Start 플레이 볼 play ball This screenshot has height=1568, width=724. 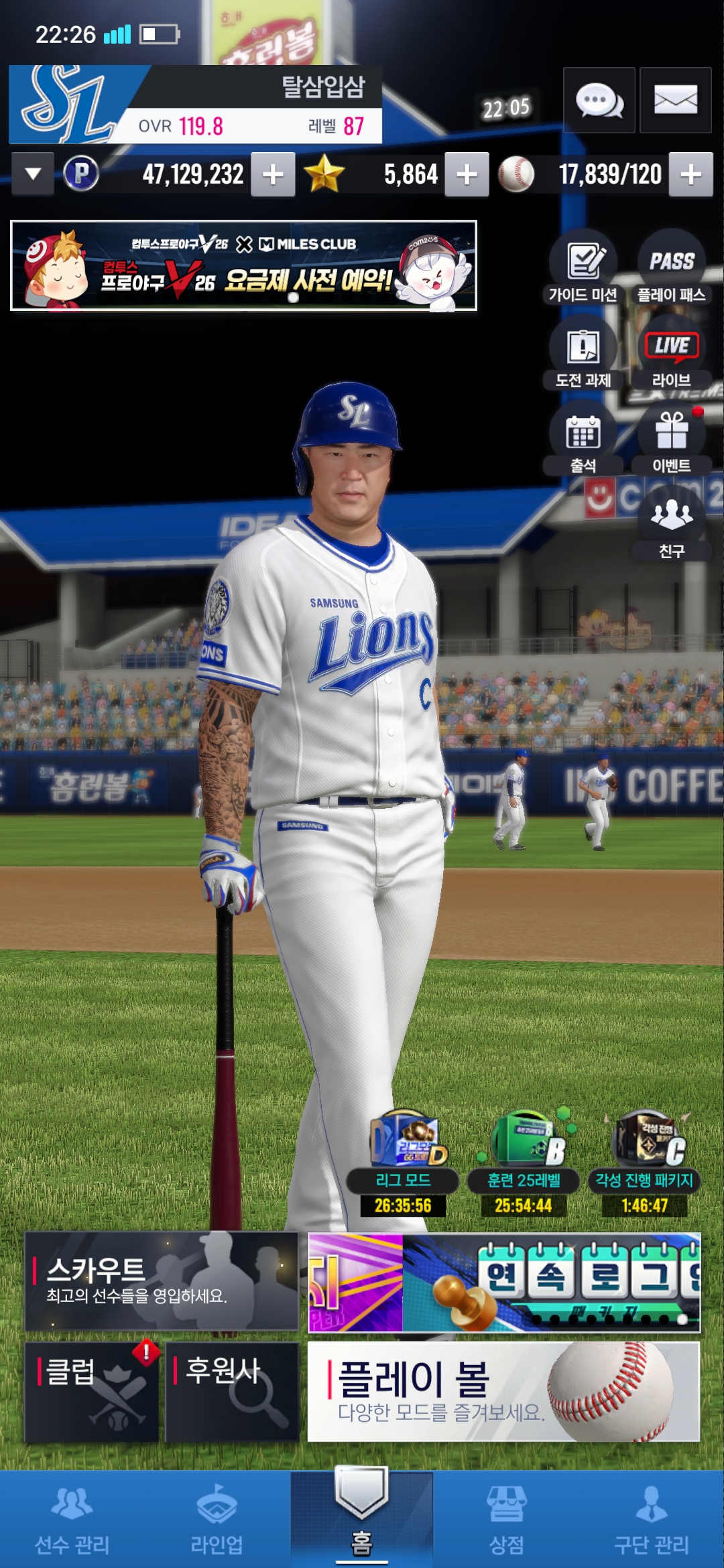pos(503,1392)
